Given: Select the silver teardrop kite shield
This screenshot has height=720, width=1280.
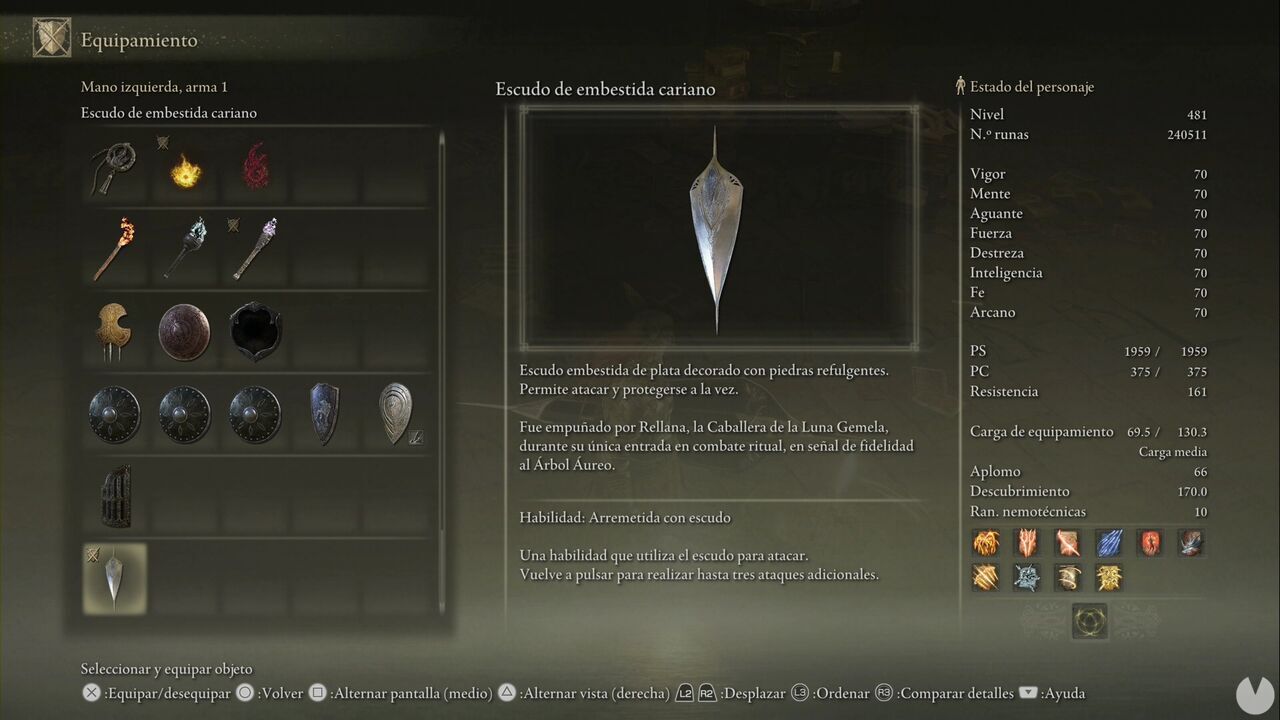Looking at the screenshot, I should pos(396,412).
